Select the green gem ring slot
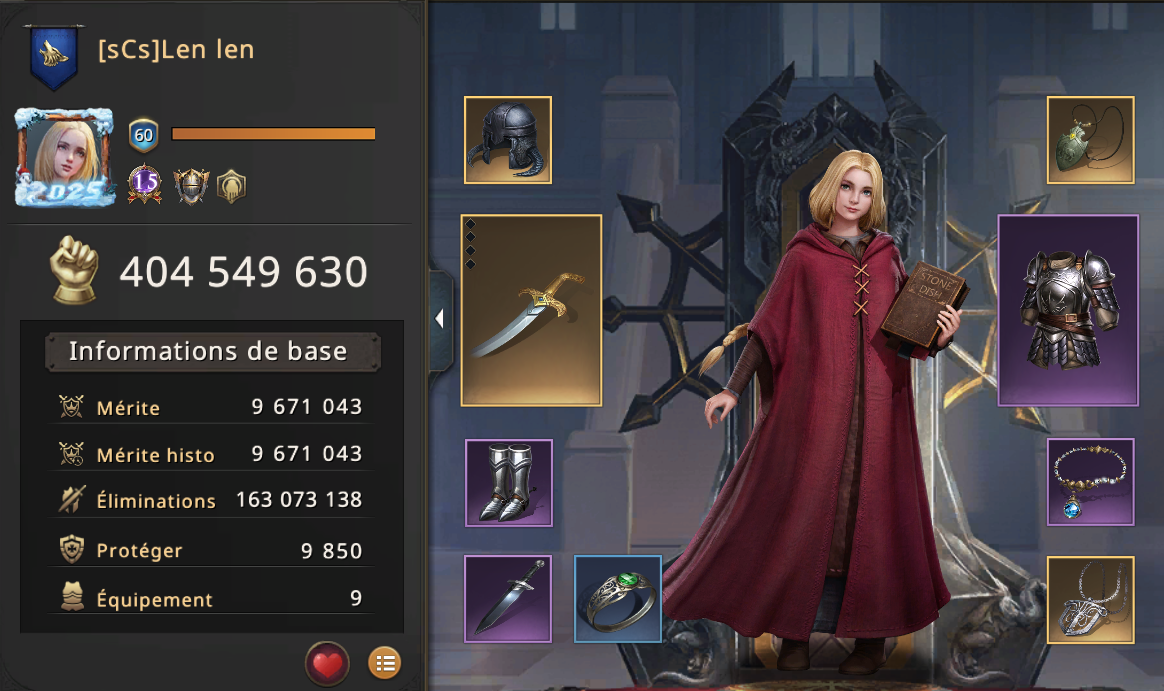 tap(618, 598)
